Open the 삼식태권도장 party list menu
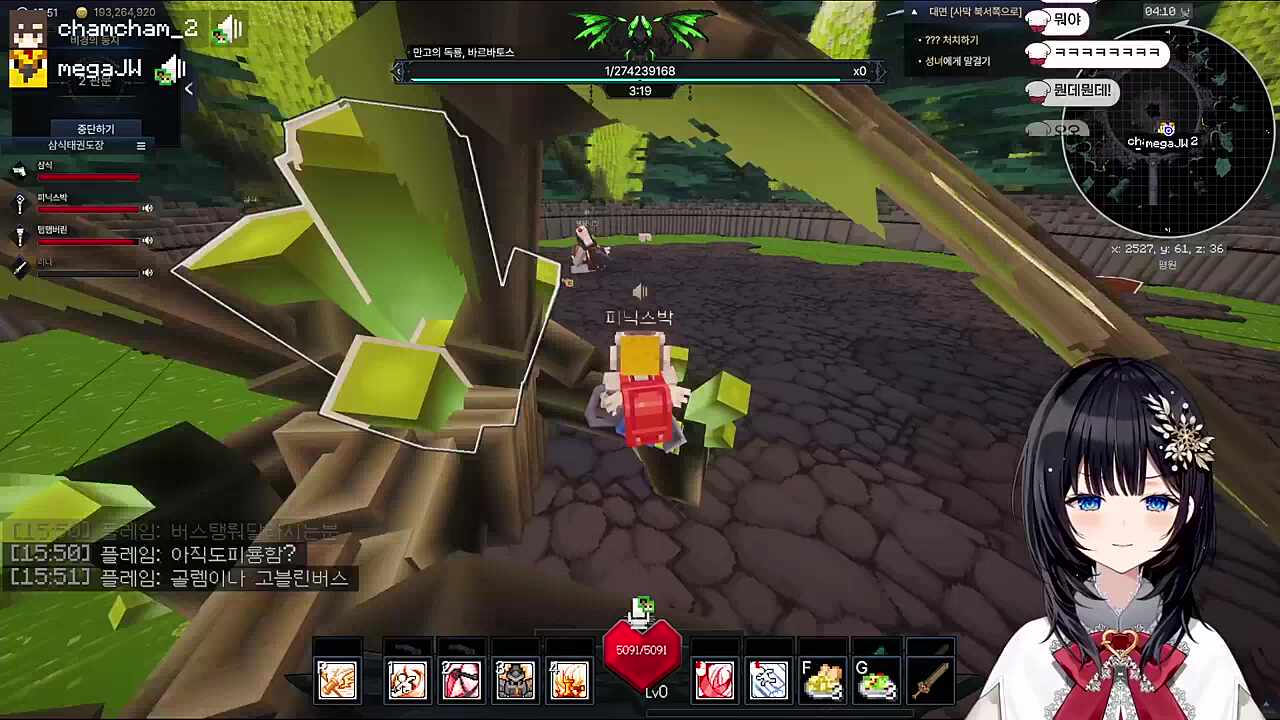 (x=141, y=146)
